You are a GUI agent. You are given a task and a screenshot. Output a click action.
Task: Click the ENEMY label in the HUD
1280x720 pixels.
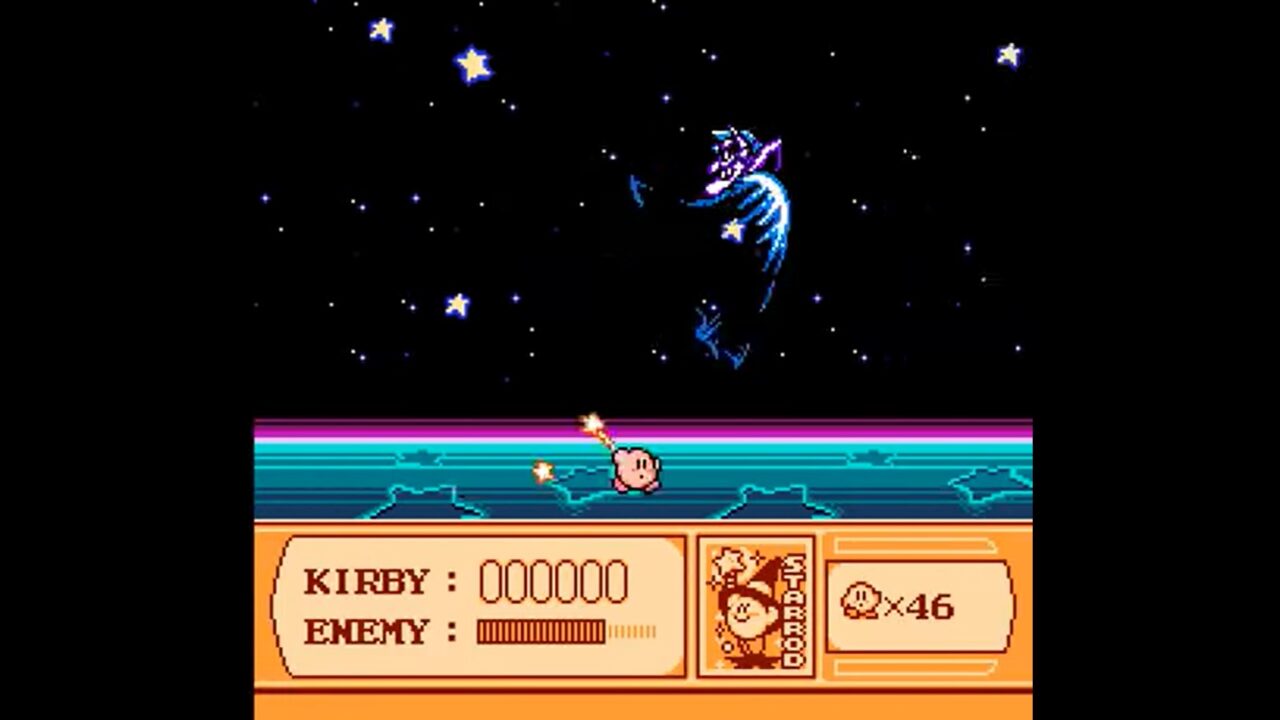pos(369,632)
